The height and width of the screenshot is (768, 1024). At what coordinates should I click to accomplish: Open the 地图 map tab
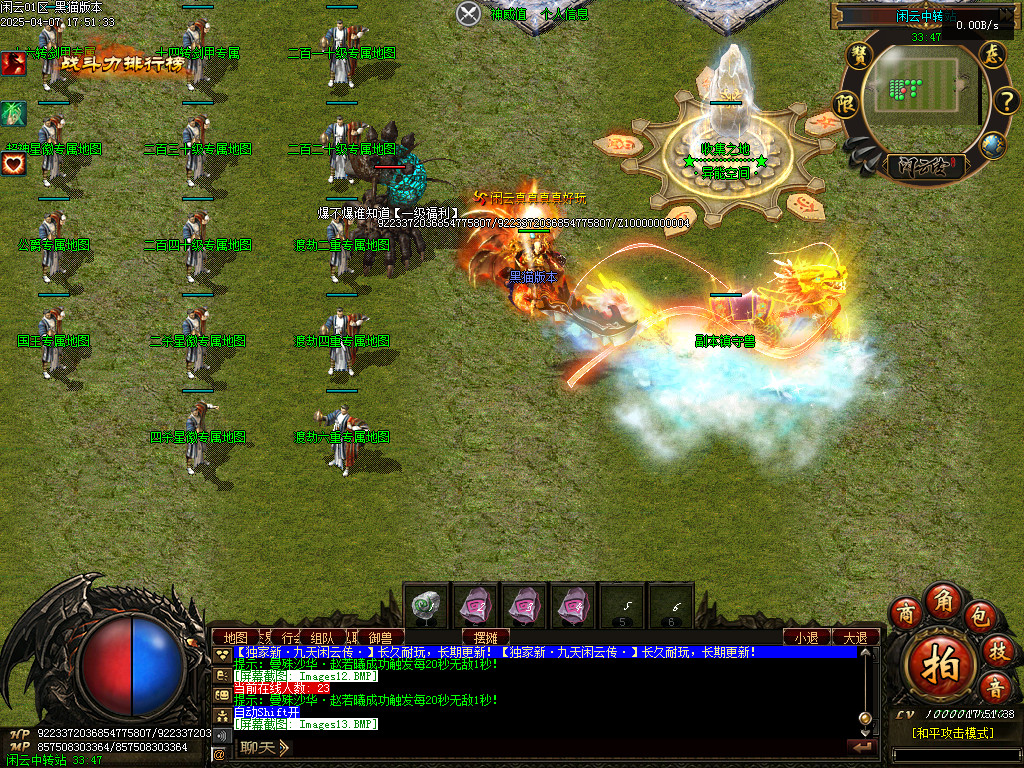click(235, 637)
